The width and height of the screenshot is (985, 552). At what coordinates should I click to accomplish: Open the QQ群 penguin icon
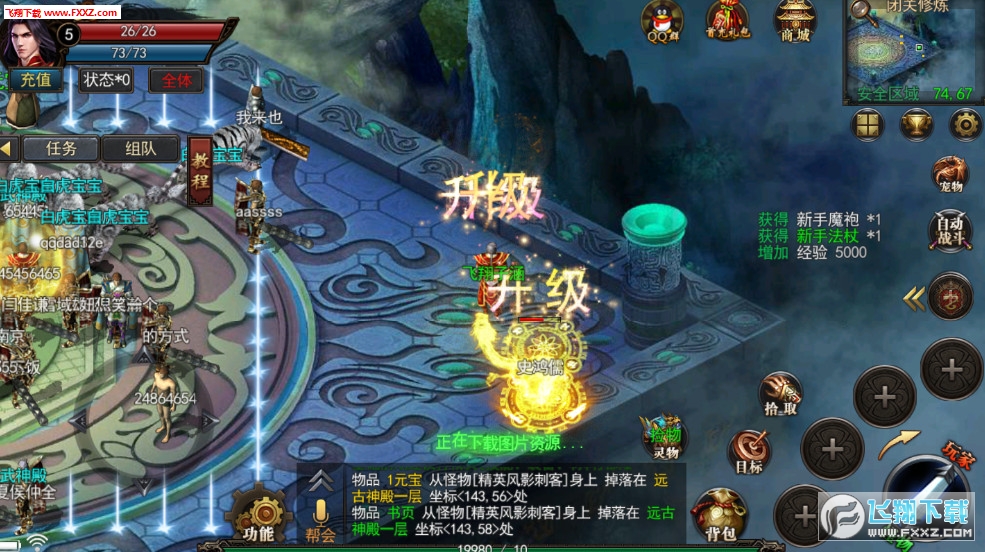tap(662, 22)
